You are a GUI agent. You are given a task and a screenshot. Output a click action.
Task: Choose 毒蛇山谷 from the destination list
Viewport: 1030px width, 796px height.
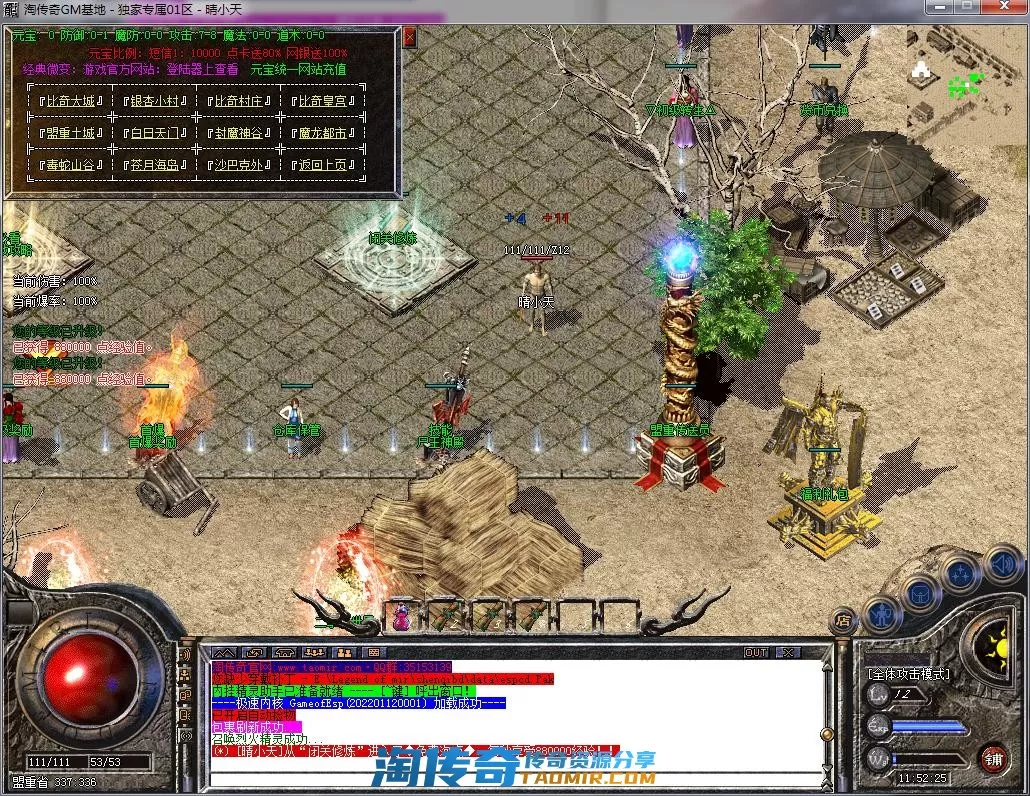click(x=70, y=165)
